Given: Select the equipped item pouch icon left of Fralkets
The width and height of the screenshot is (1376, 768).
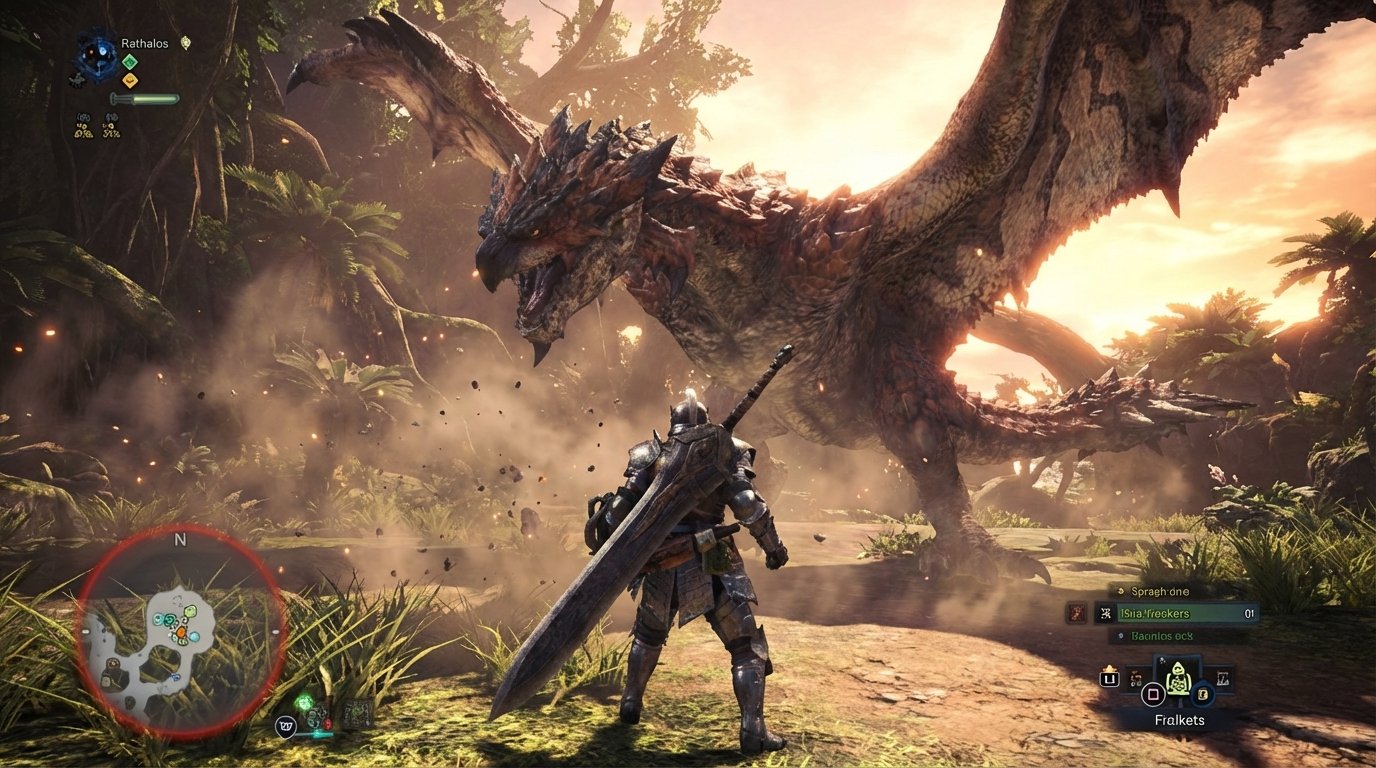Looking at the screenshot, I should 1135,679.
